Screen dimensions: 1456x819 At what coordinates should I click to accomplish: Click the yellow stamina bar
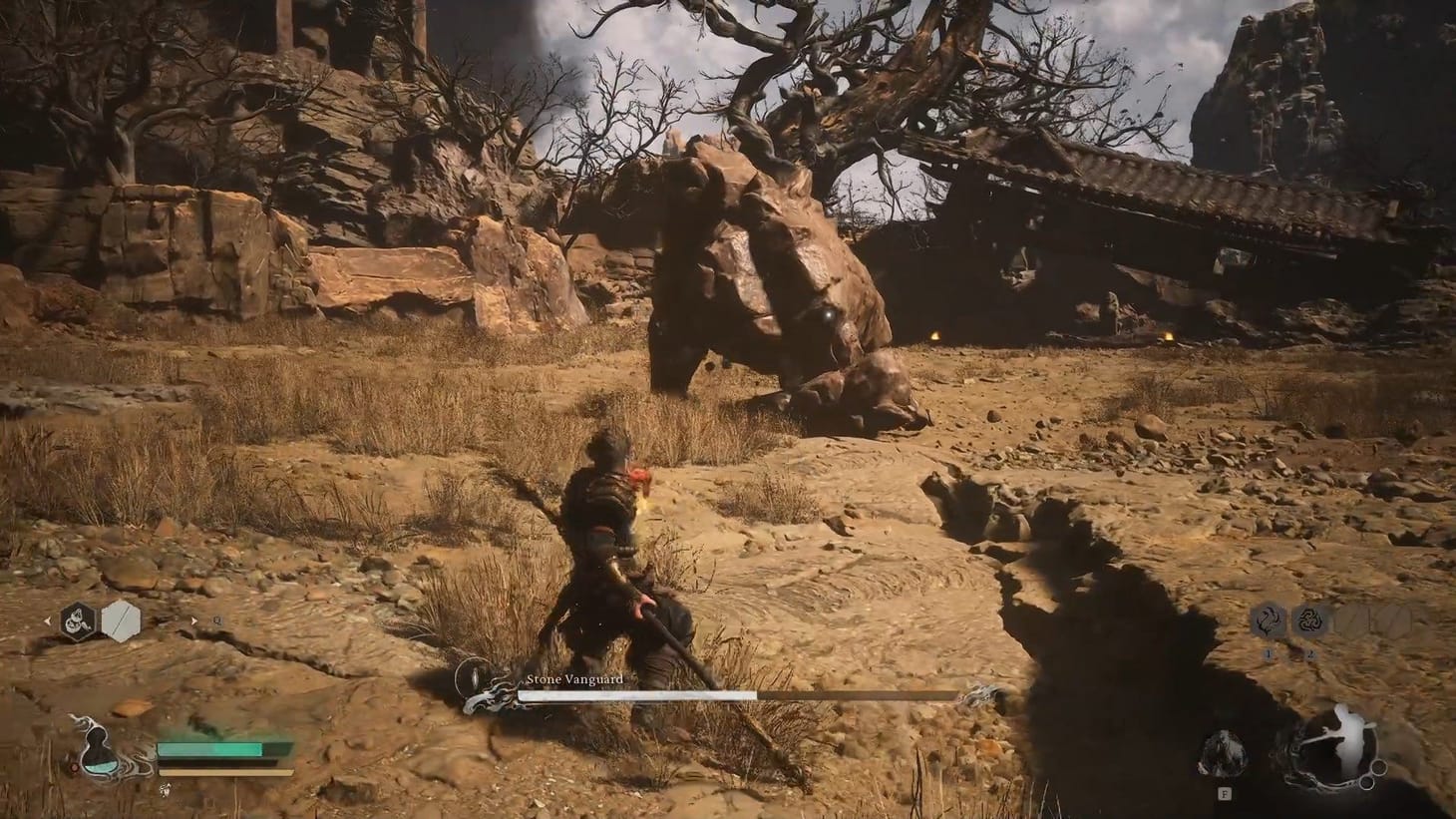[224, 772]
